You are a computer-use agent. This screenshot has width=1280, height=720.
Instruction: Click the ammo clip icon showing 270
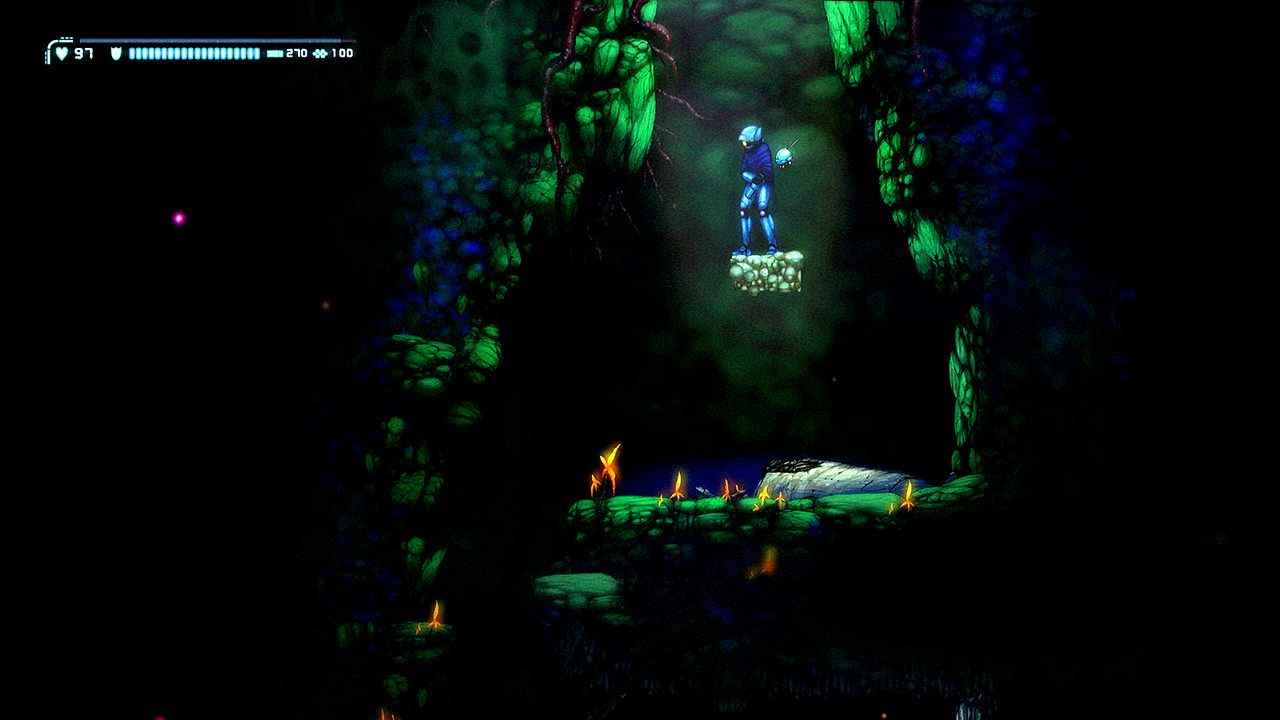[x=274, y=53]
